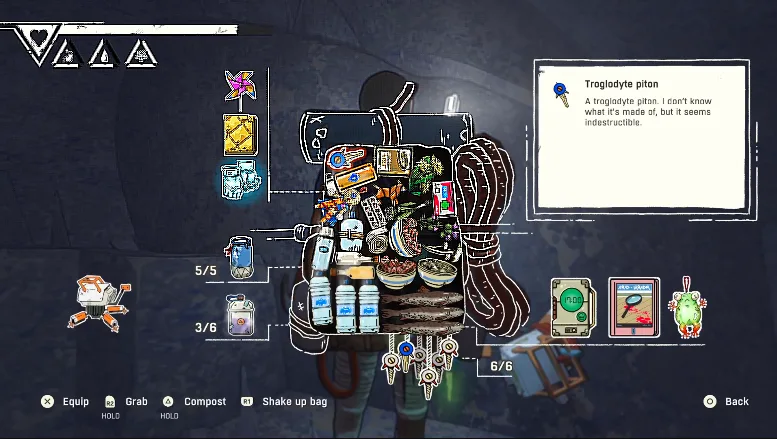777x439 pixels.
Task: Activate Shake up bag
Action: (x=283, y=401)
